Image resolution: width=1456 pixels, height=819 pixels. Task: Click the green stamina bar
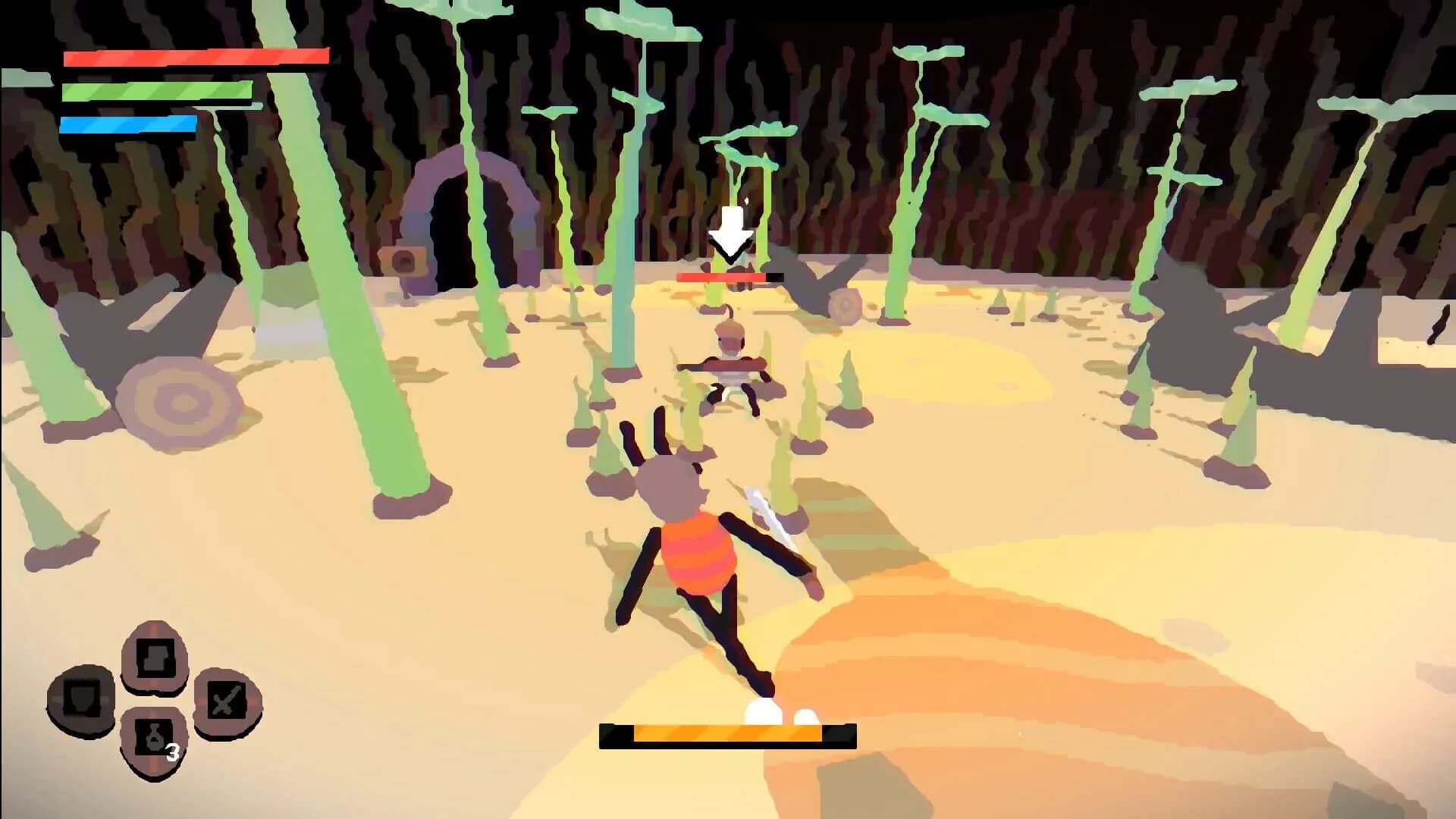(x=155, y=90)
